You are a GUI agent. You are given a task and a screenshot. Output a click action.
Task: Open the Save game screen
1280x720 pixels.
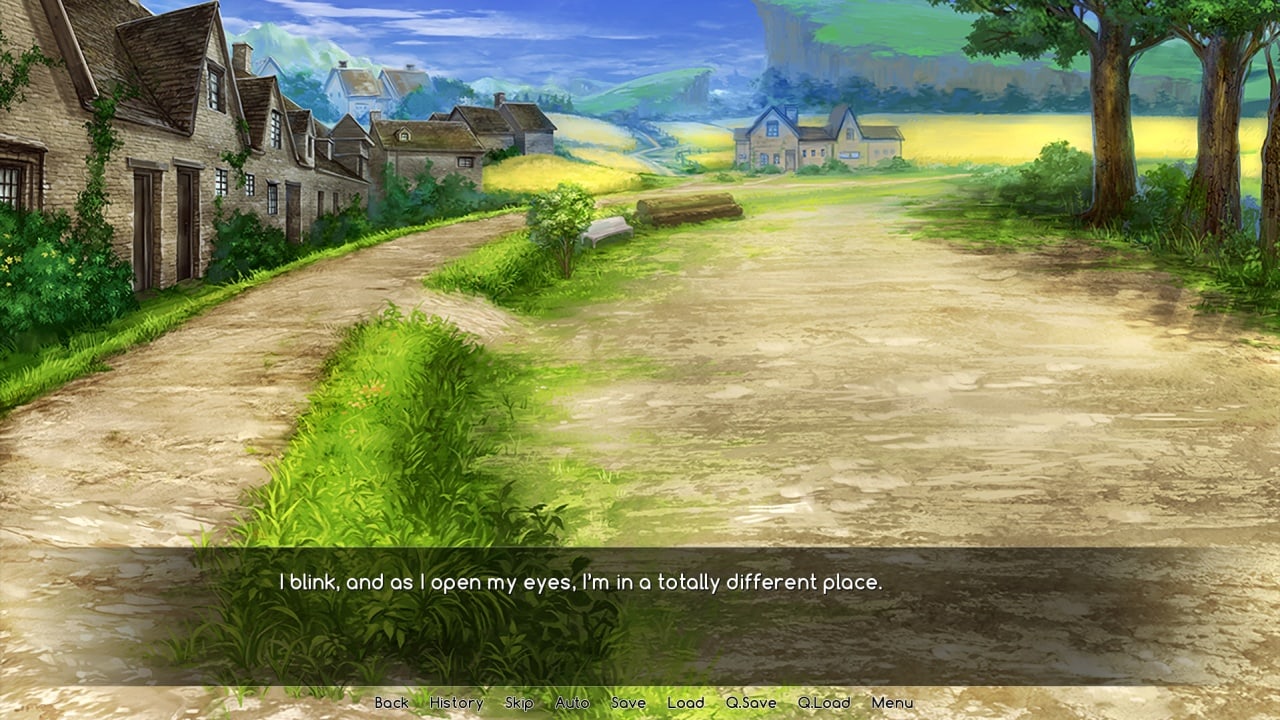[628, 703]
